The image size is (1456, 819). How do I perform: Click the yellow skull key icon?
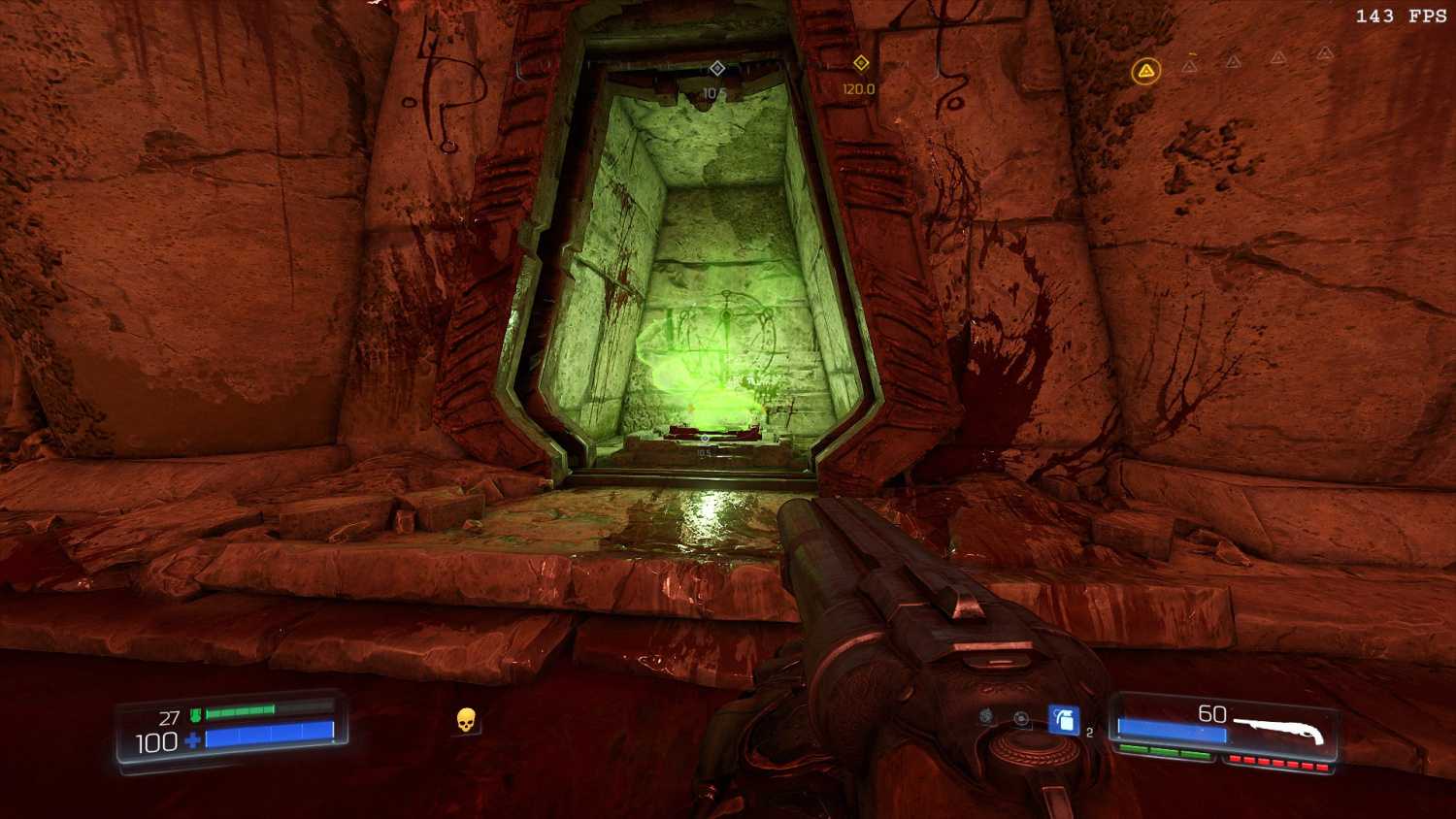(x=466, y=720)
